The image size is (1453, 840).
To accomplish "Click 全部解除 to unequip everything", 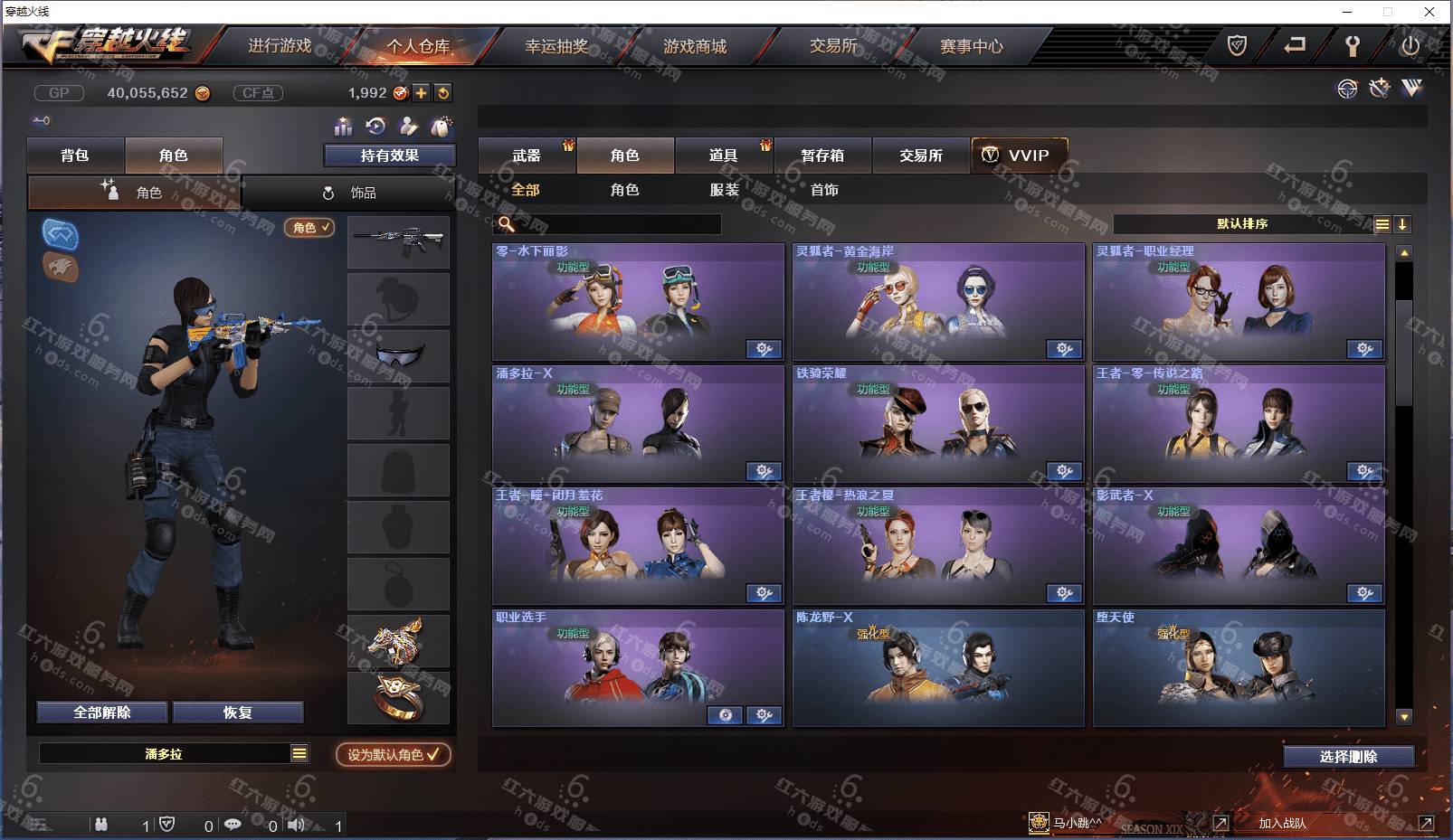I will click(x=102, y=713).
